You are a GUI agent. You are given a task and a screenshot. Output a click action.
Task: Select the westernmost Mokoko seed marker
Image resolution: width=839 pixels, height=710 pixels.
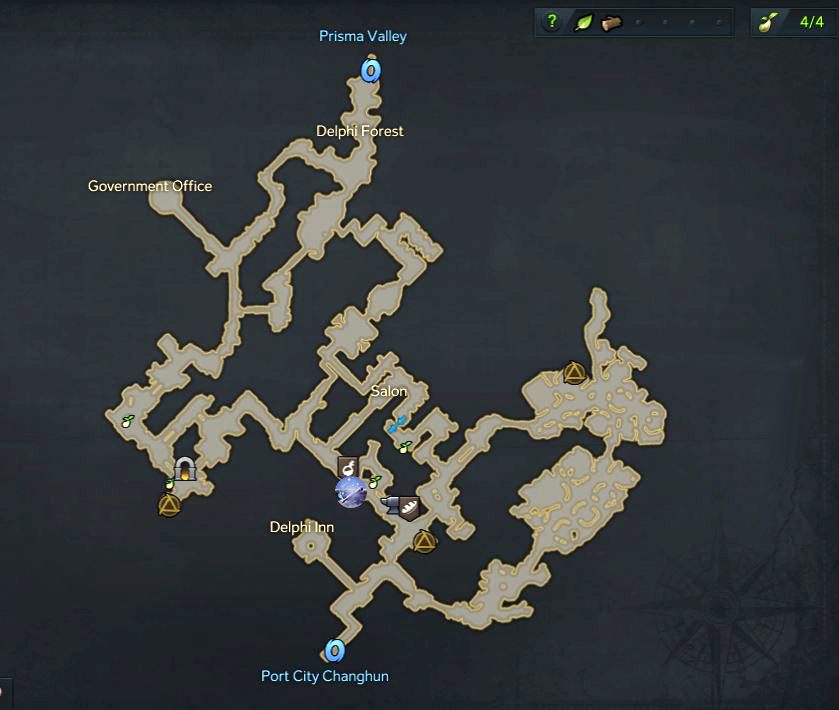tap(127, 421)
